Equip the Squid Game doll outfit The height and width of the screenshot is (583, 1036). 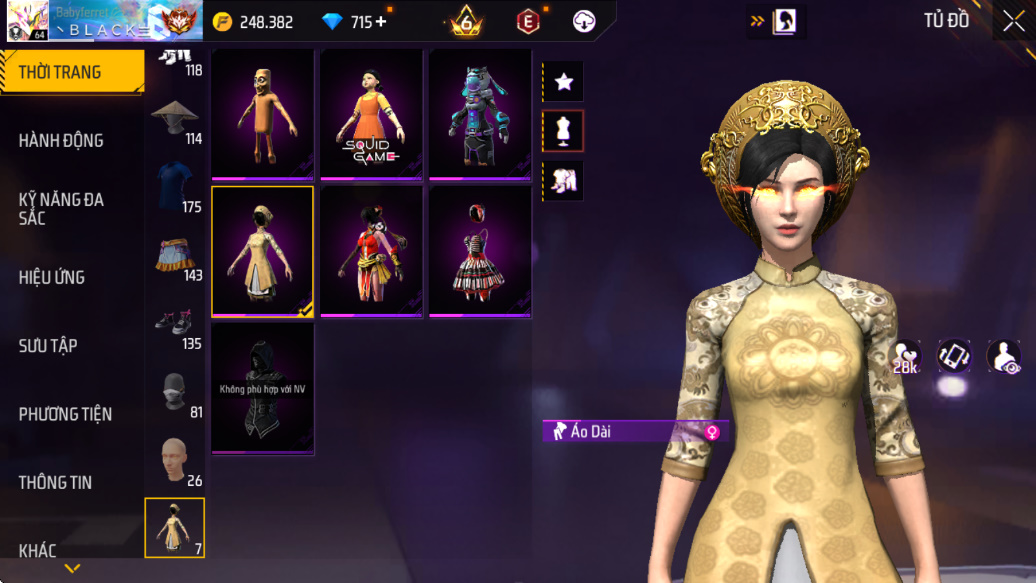[x=371, y=115]
